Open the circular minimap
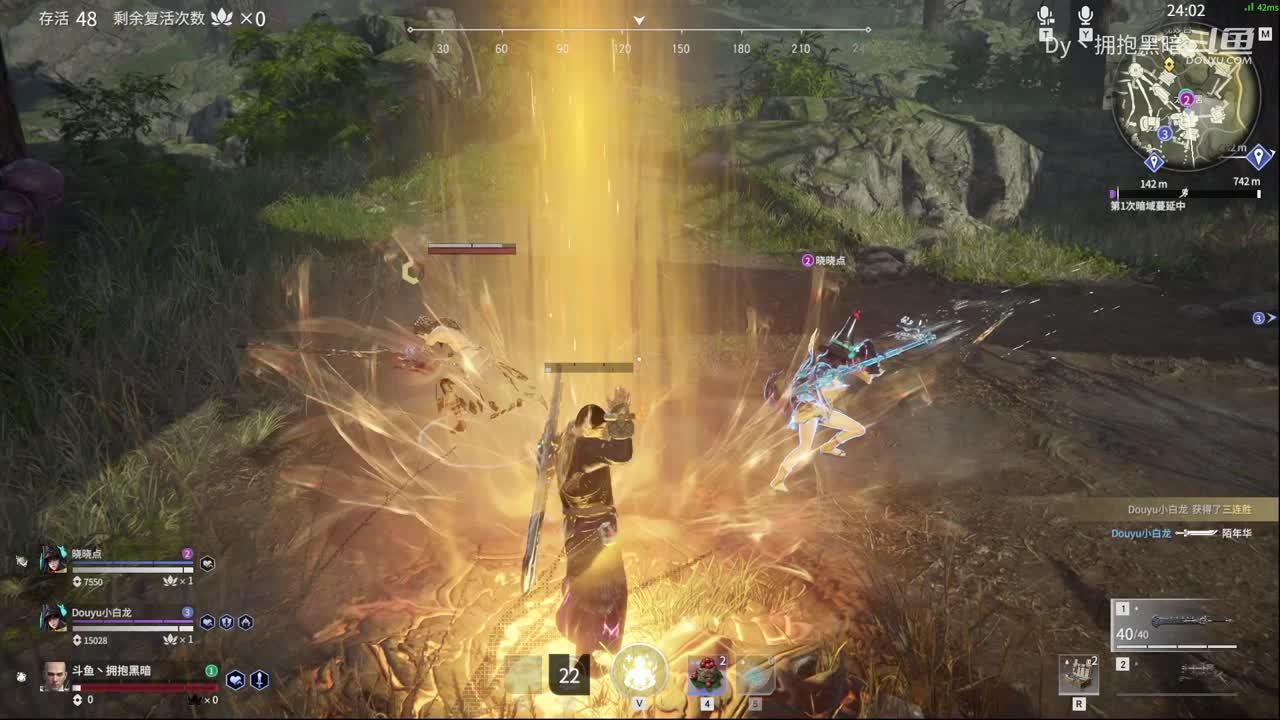This screenshot has height=720, width=1280. [1186, 112]
